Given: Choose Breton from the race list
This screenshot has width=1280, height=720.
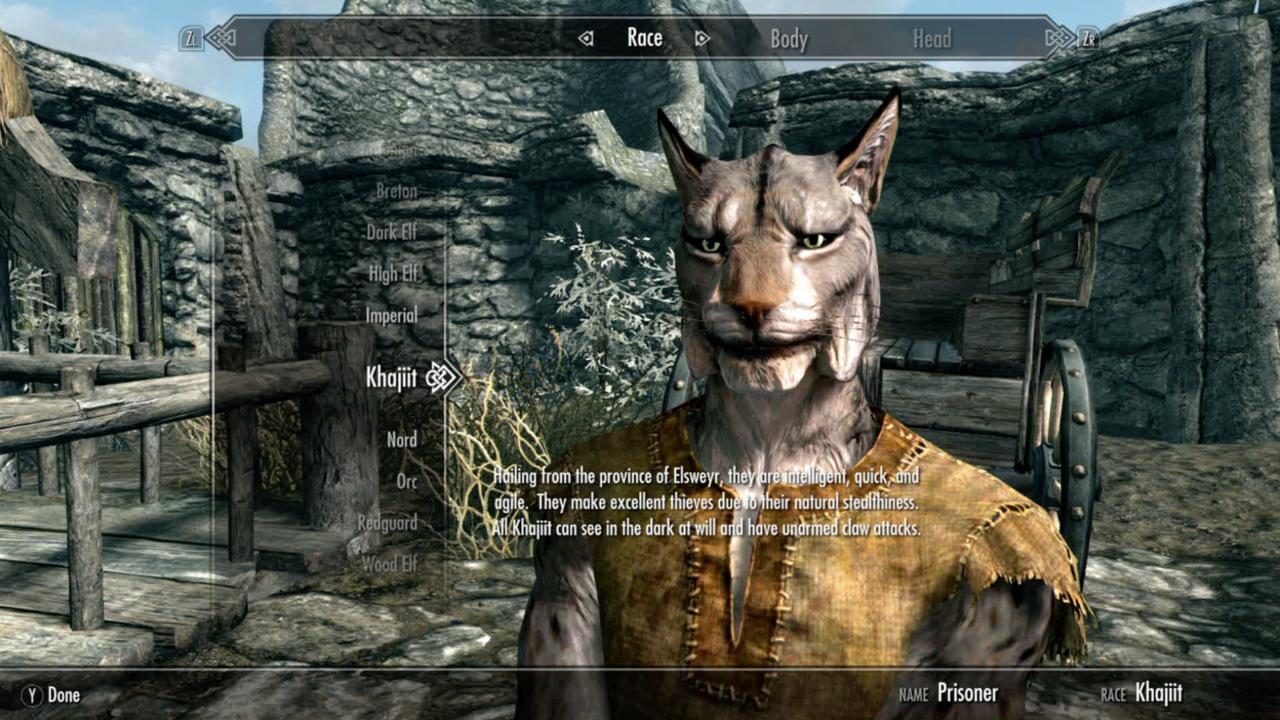Looking at the screenshot, I should (x=396, y=190).
